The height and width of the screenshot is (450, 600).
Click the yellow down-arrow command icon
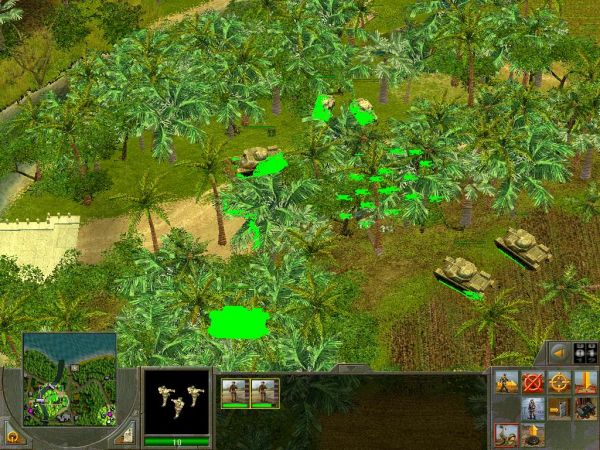point(585,382)
